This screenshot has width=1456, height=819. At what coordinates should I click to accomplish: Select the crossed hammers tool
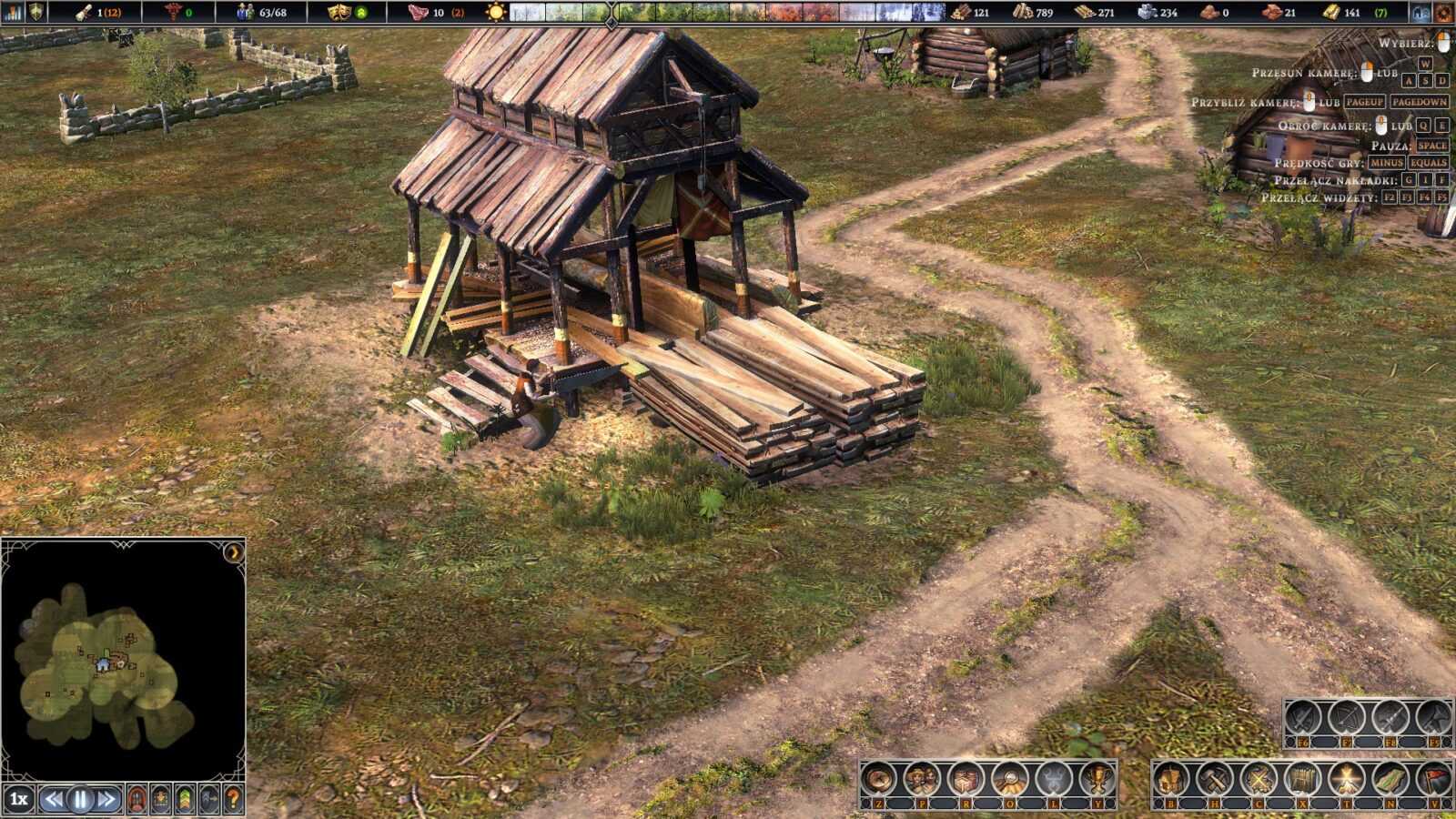1214,780
